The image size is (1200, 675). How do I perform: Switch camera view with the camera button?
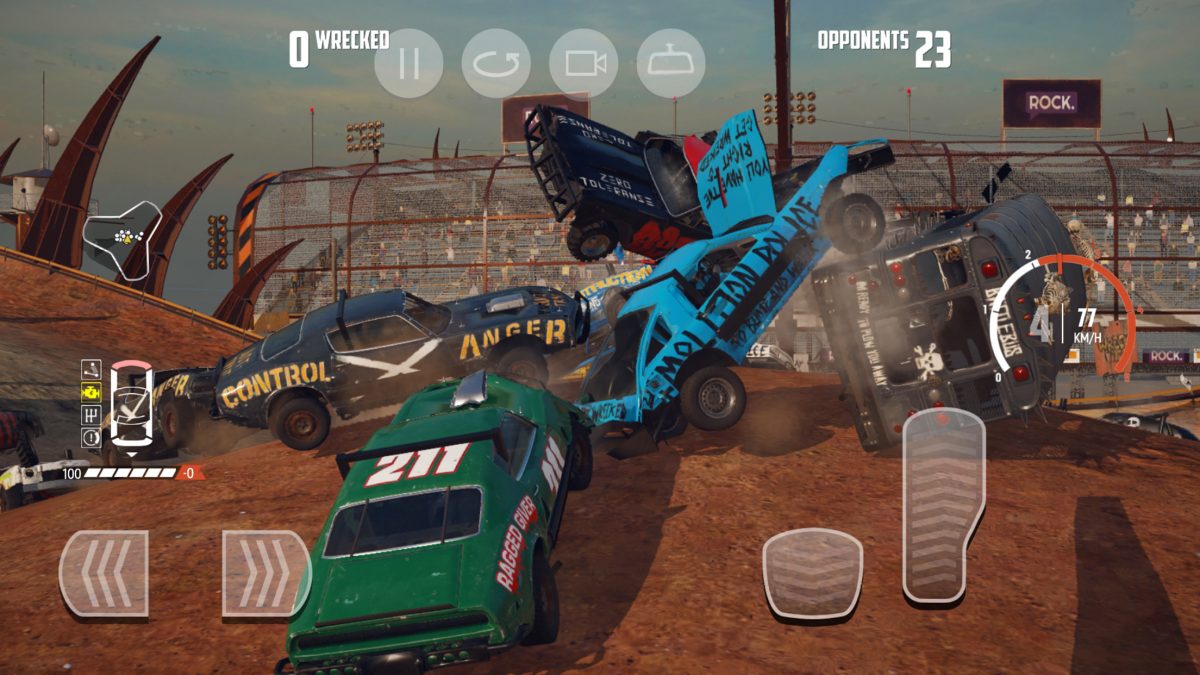pyautogui.click(x=583, y=63)
